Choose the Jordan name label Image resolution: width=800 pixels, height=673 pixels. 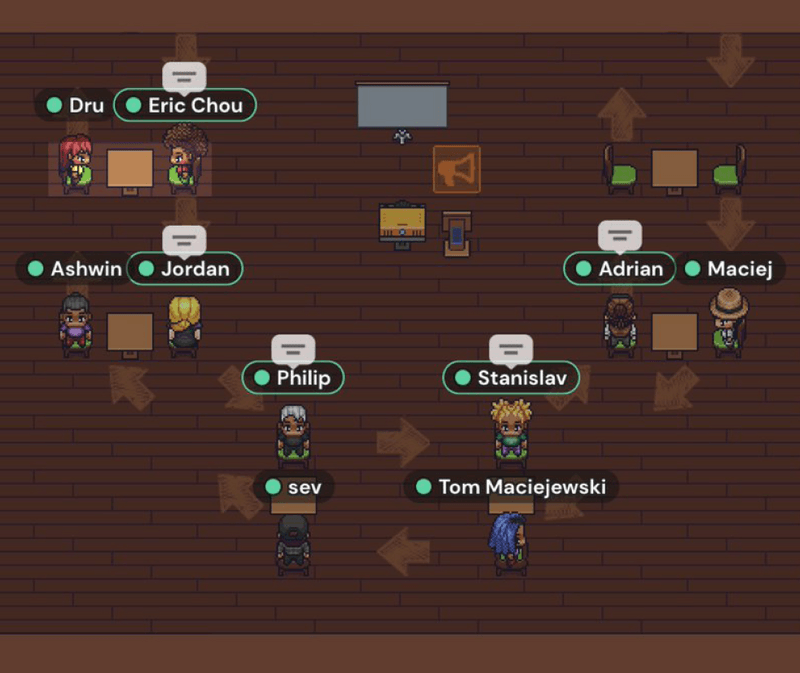click(x=186, y=268)
